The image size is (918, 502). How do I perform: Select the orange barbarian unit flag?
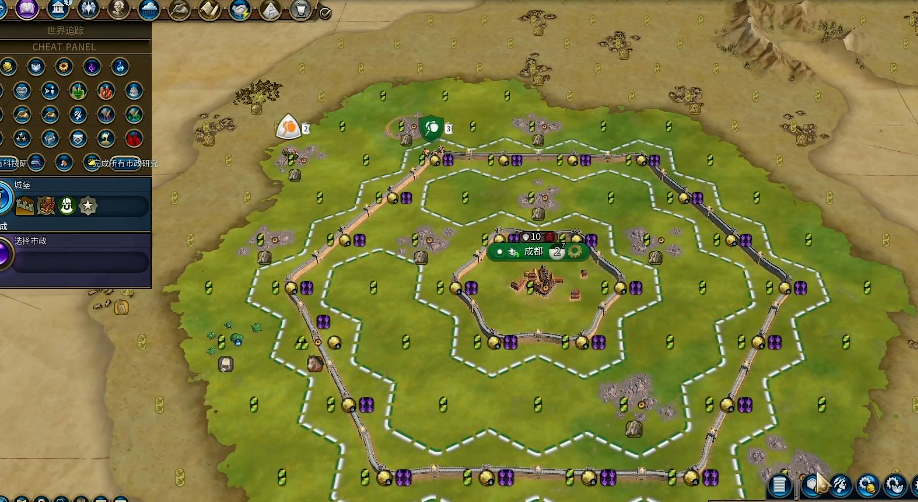click(x=288, y=127)
